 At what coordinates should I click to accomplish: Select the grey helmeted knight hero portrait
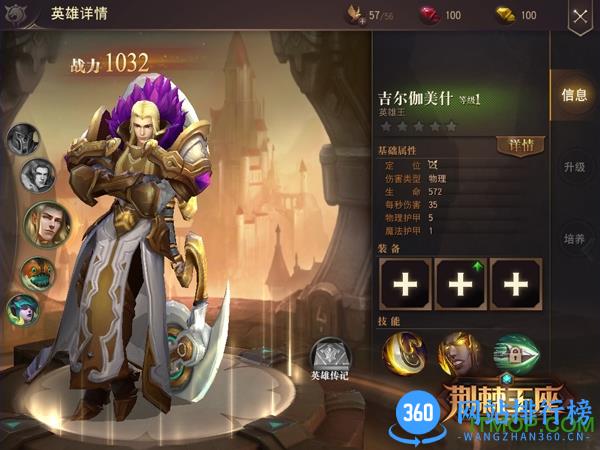click(24, 139)
